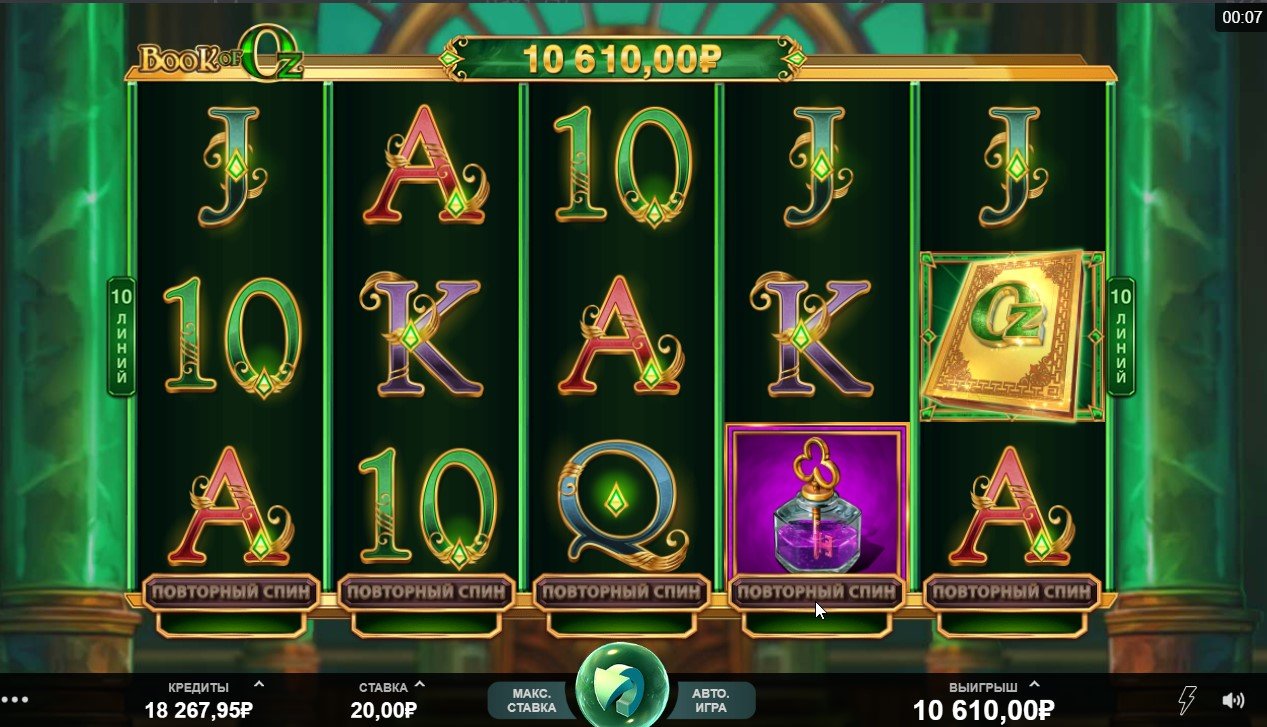
Task: Respin the reel under the Q symbol
Action: coord(622,592)
